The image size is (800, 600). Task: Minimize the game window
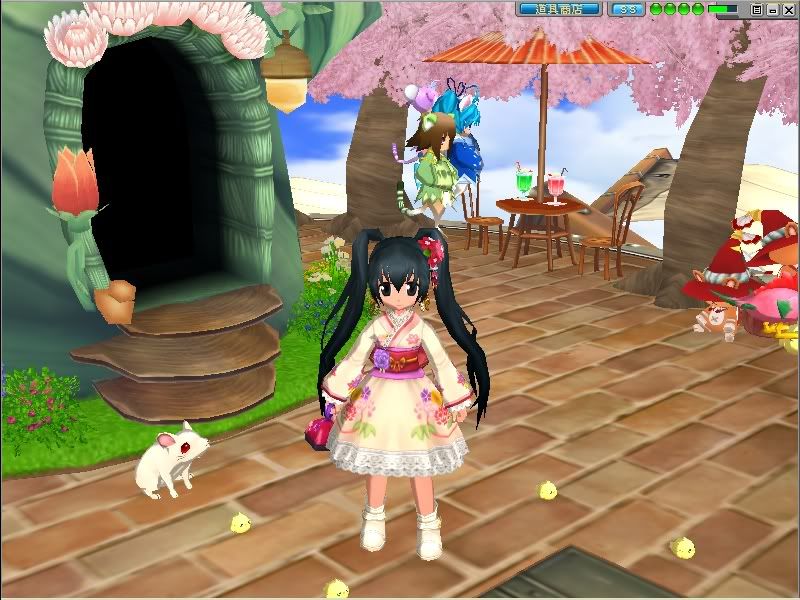(x=771, y=9)
